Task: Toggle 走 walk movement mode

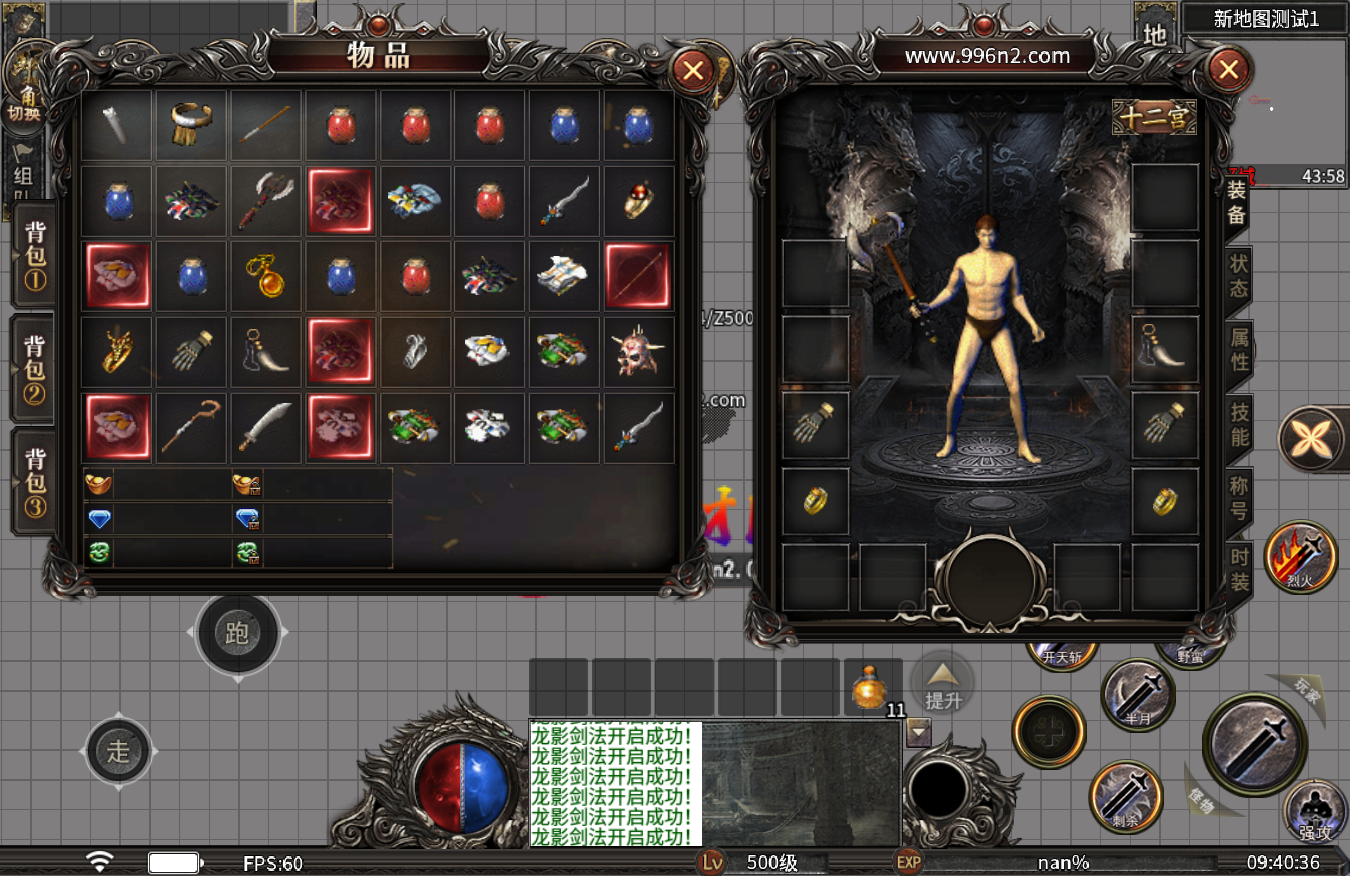Action: (x=118, y=751)
